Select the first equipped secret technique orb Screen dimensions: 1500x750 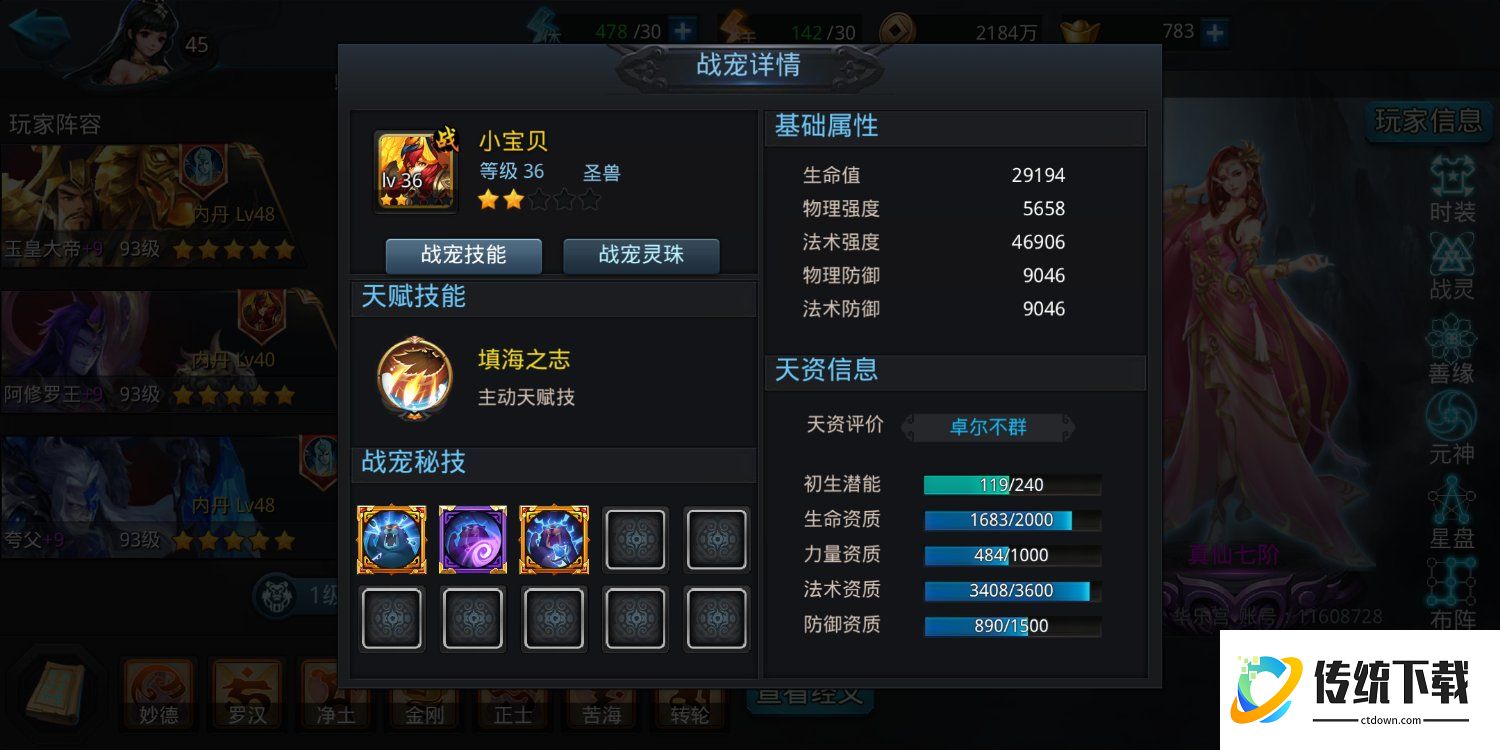(x=391, y=539)
